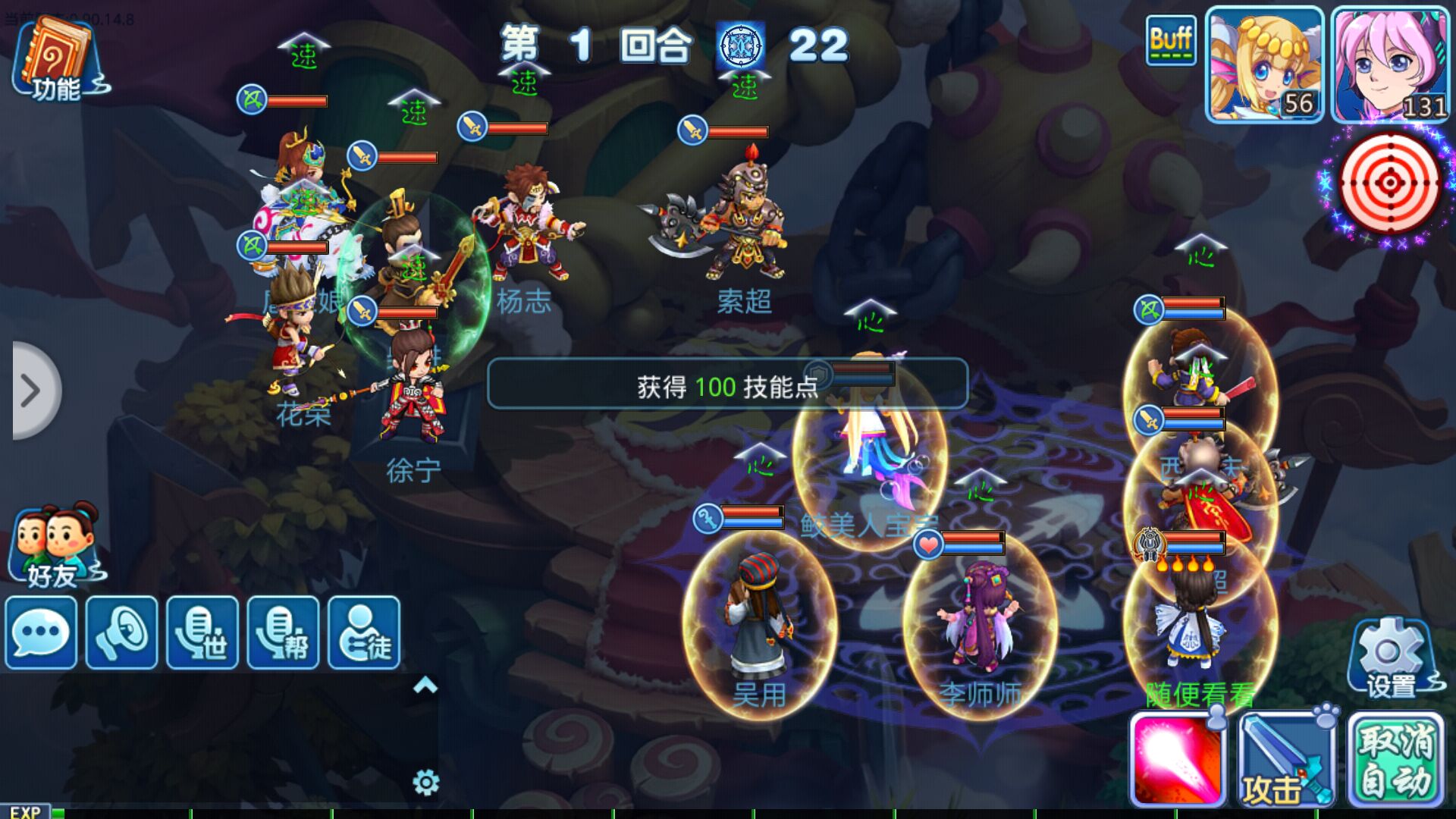Toggle 世 world chat channel
The height and width of the screenshot is (819, 1456).
[202, 633]
